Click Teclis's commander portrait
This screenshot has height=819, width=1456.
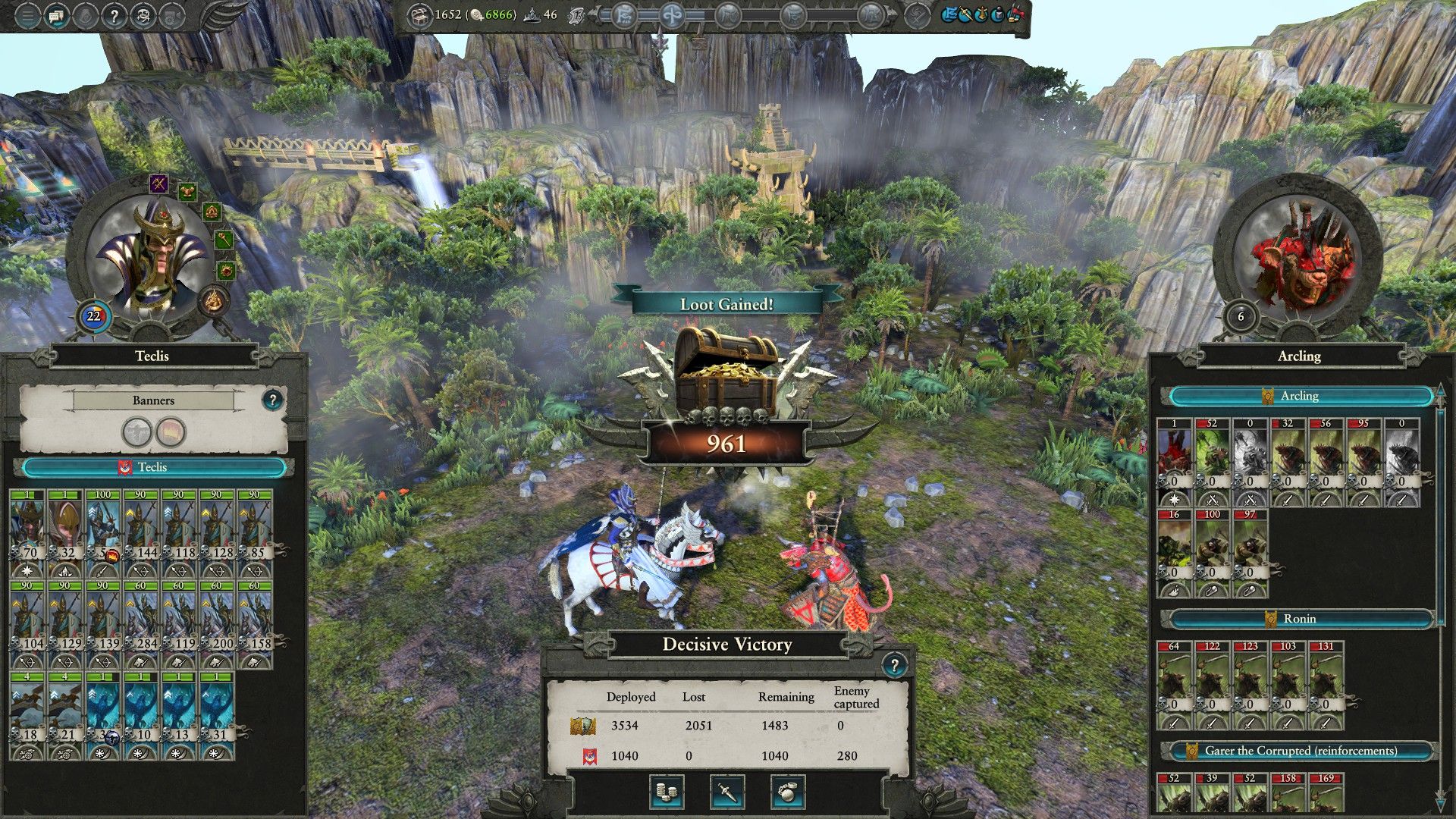pyautogui.click(x=149, y=256)
